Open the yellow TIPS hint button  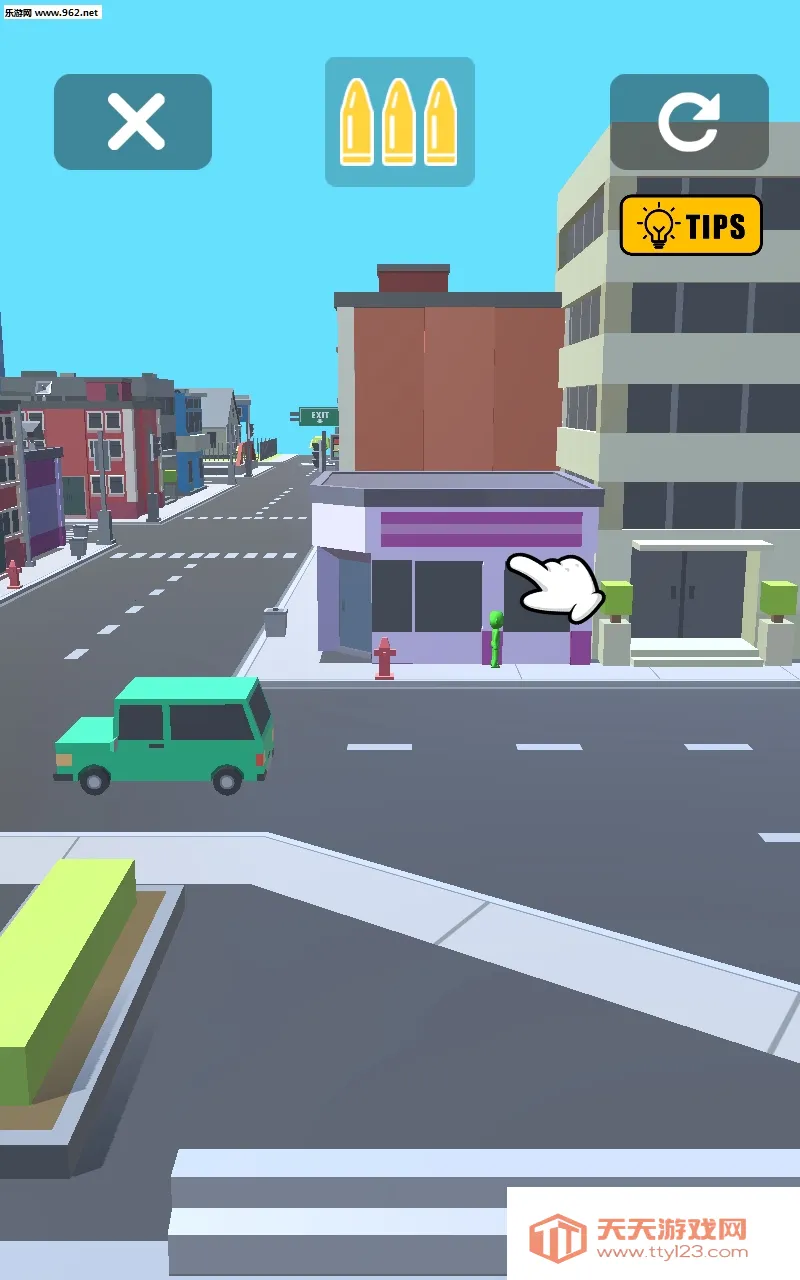coord(691,225)
